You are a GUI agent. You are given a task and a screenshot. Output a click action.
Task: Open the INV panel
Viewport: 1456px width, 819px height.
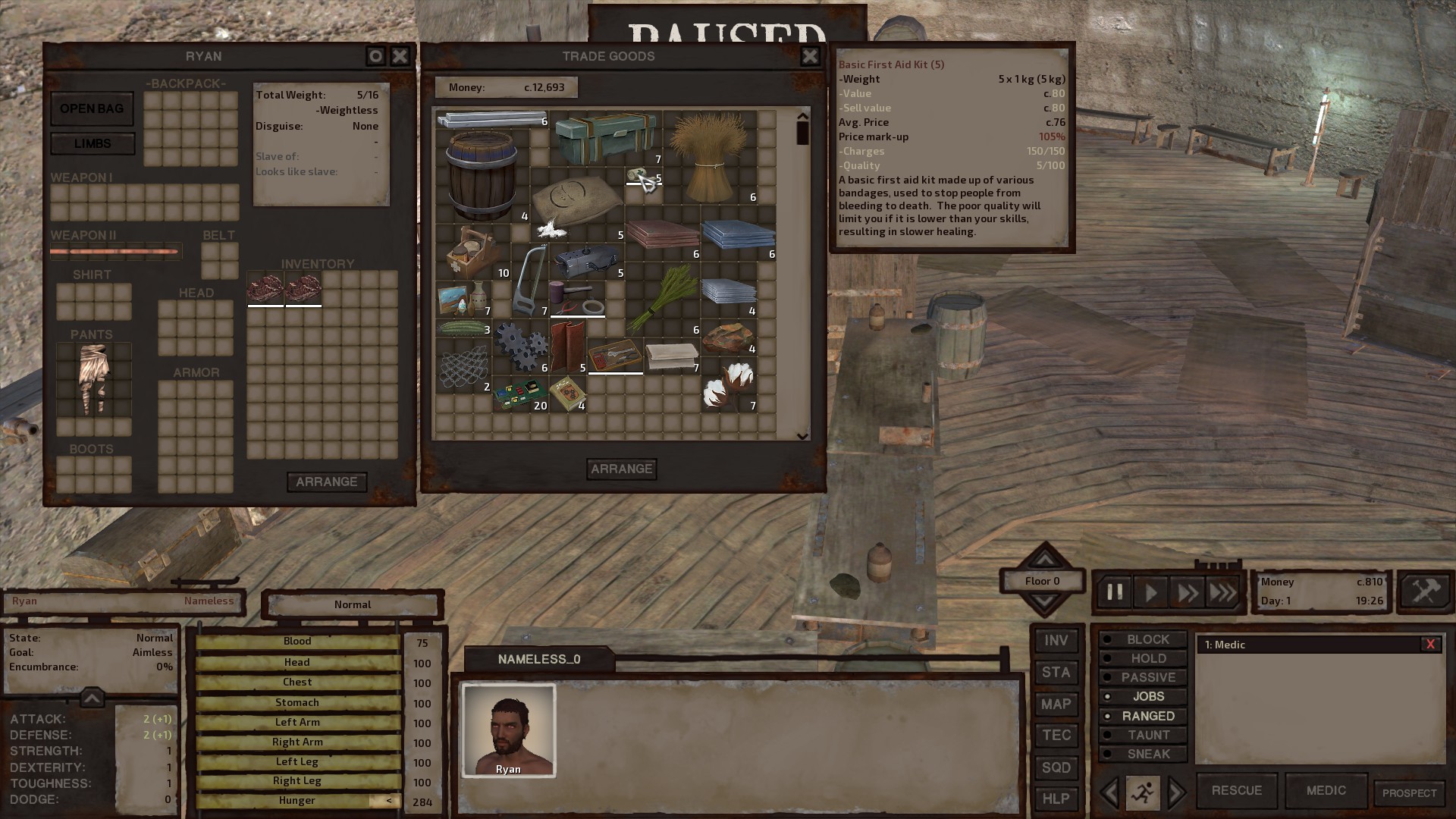[1056, 641]
